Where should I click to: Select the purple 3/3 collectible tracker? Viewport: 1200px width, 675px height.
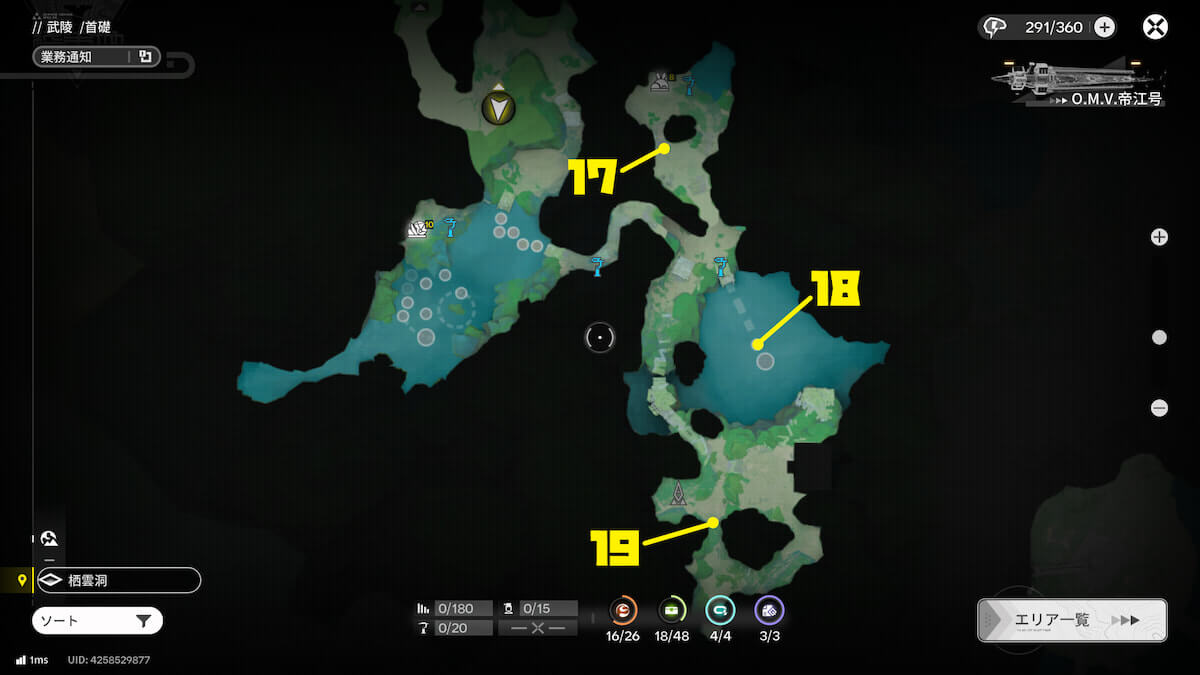[x=767, y=610]
